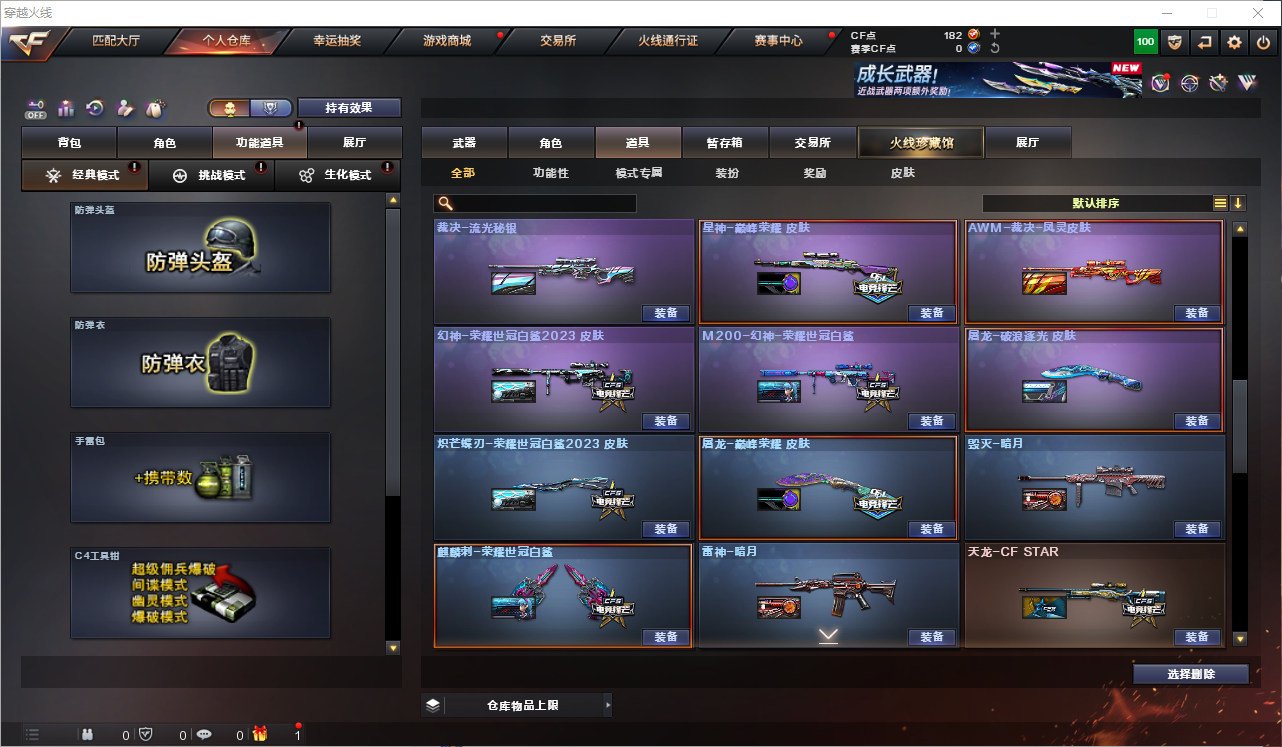1282x747 pixels.
Task: Open the 匹配大厅 matchmaking lobby
Action: click(116, 41)
